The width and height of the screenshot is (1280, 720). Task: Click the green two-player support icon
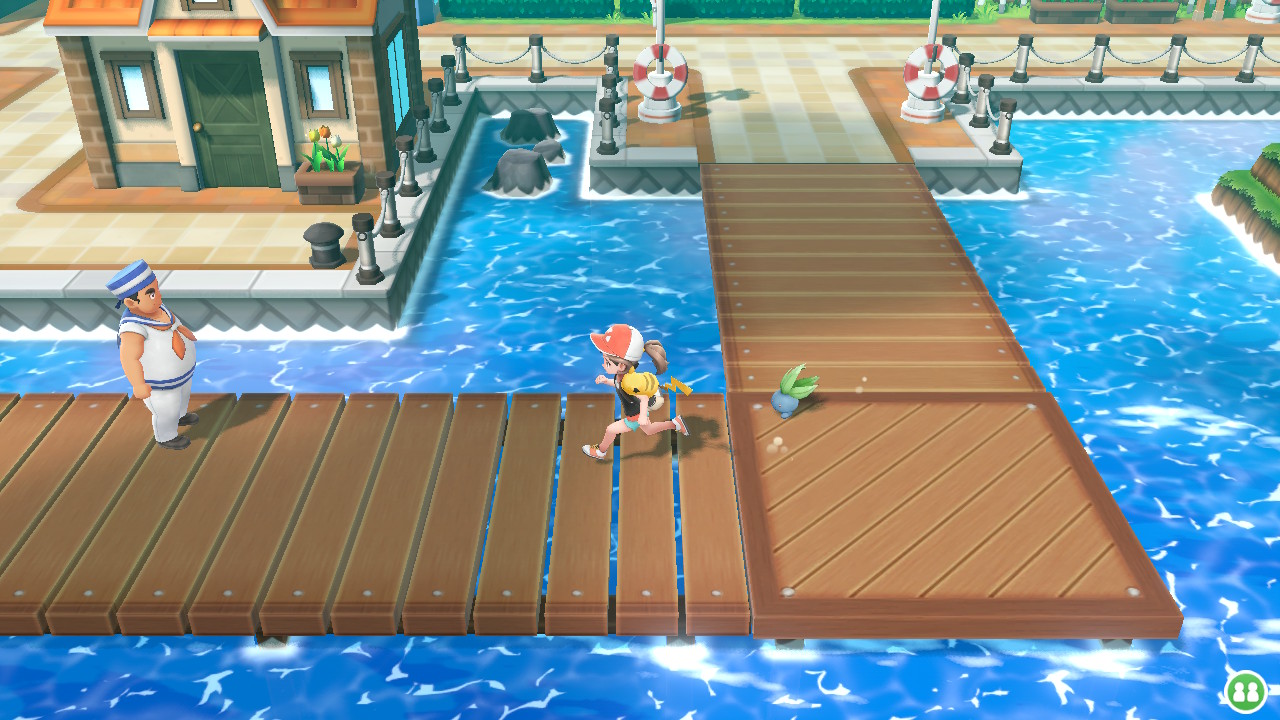1246,691
